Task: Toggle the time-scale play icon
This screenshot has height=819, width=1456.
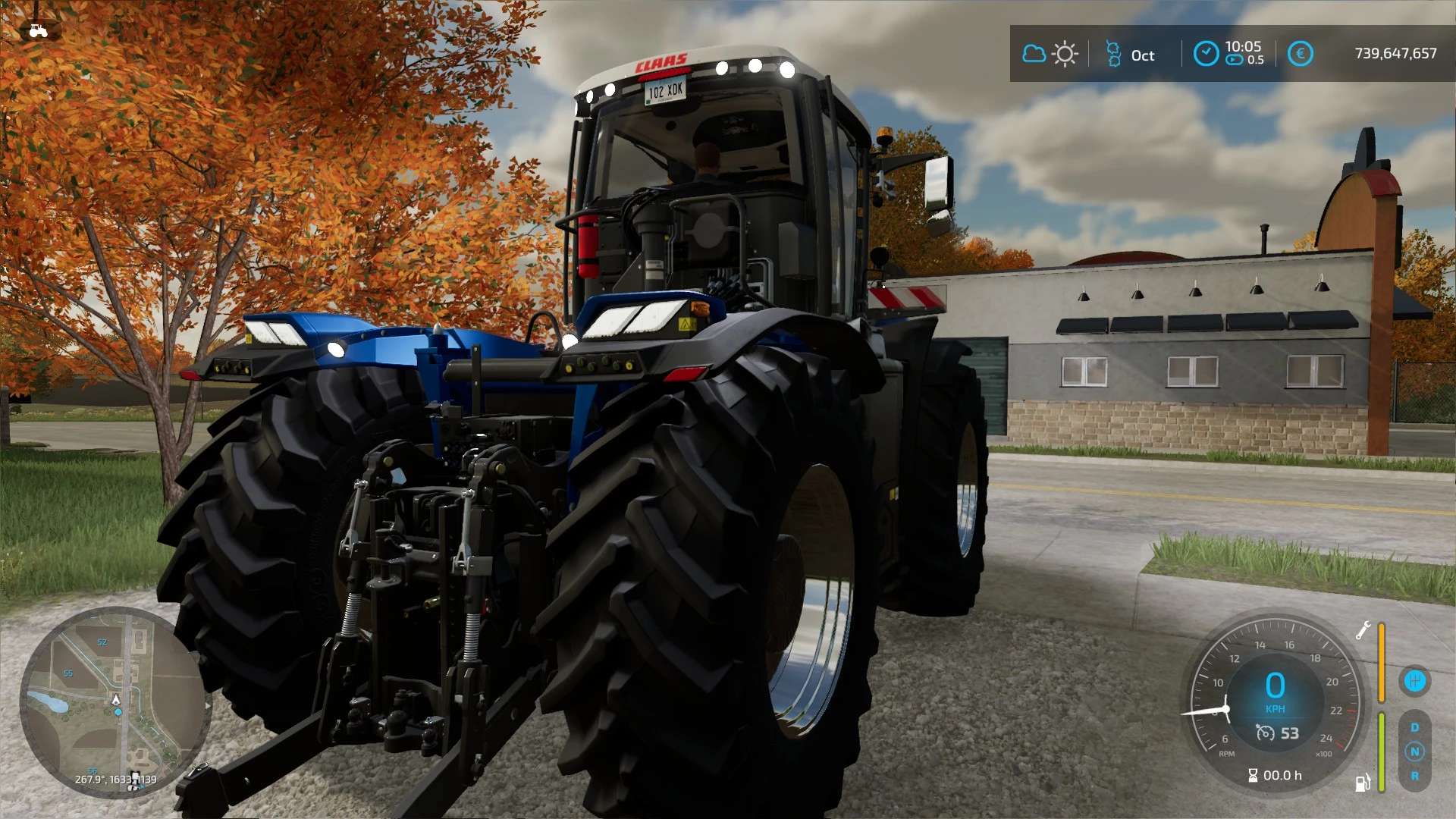Action: coord(1235,60)
